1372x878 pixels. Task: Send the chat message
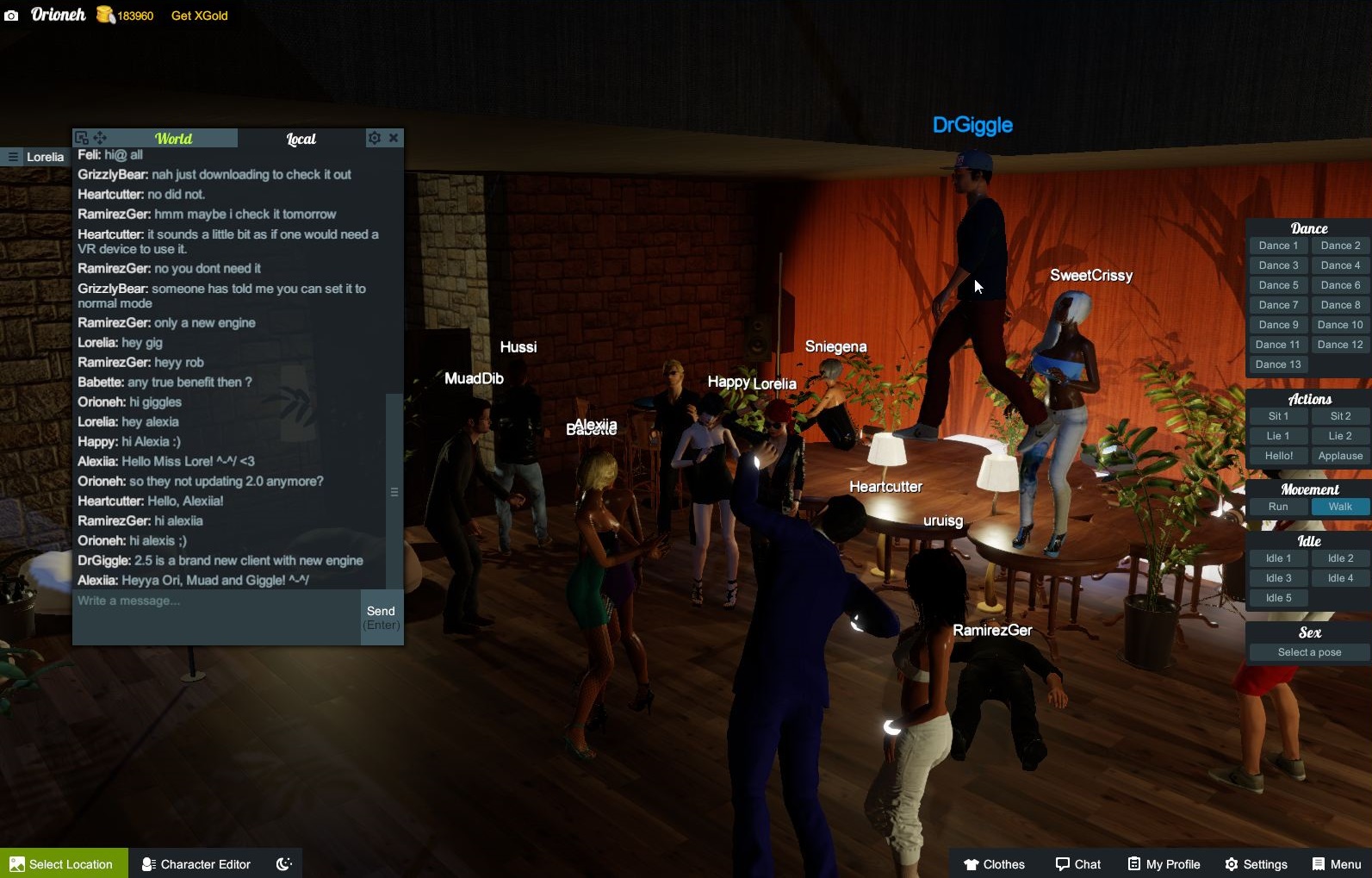tap(382, 617)
